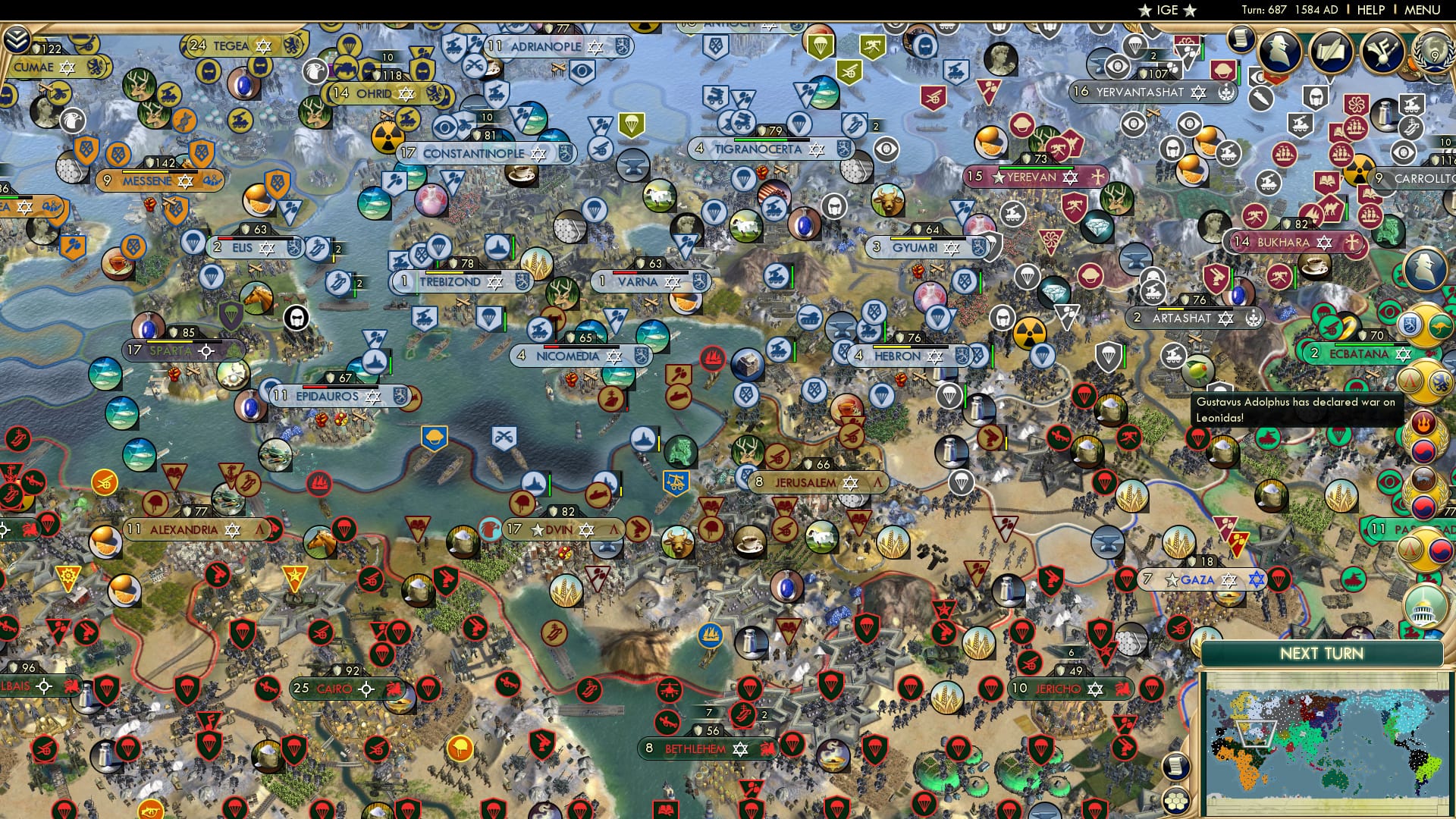
Task: Click the Star of David icon on Bethlehem's banner
Action: 742,748
